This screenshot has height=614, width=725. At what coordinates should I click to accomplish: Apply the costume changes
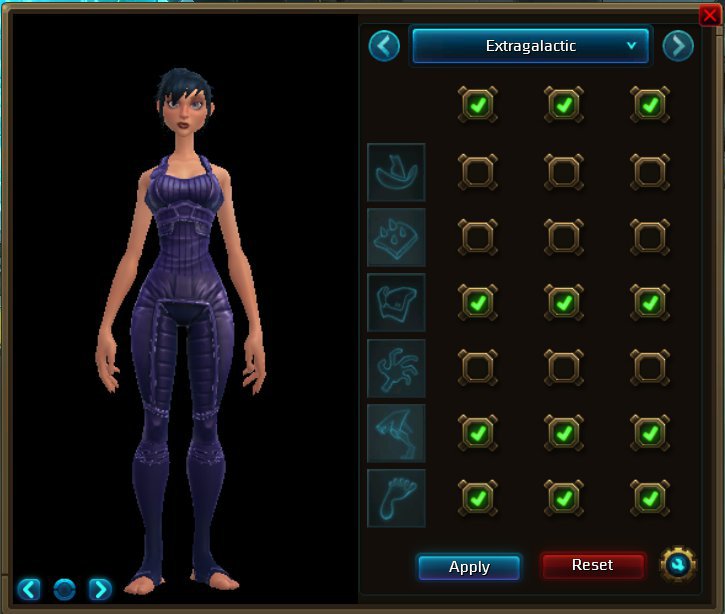click(x=469, y=567)
